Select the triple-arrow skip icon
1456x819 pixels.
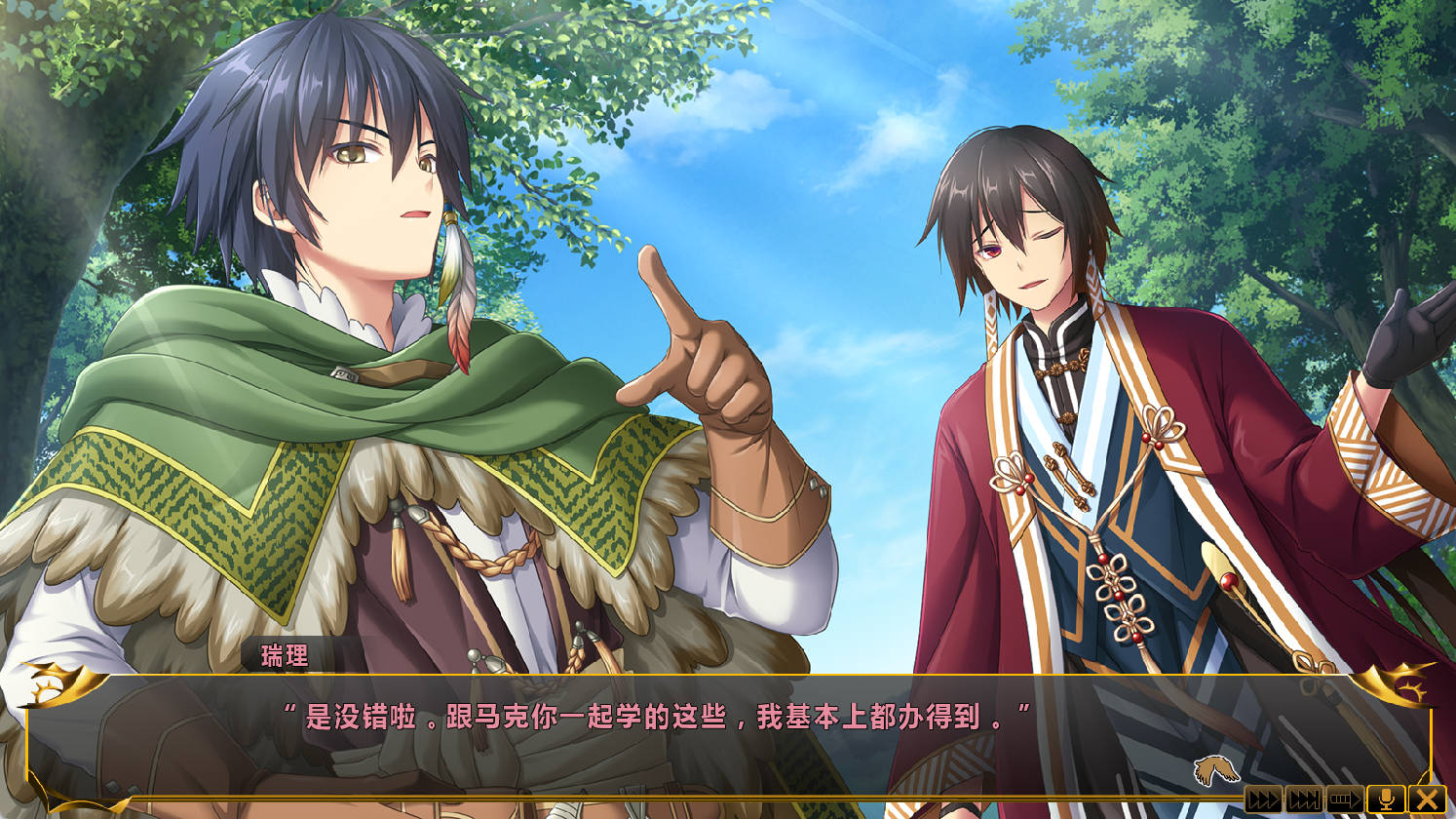pos(1264,799)
